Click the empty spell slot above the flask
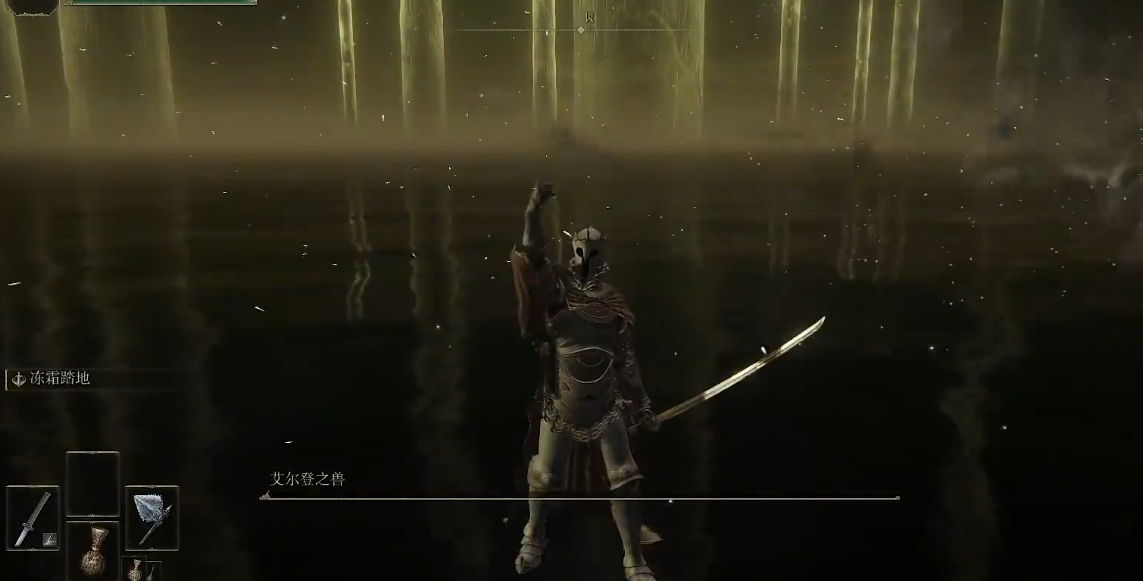 (92, 484)
